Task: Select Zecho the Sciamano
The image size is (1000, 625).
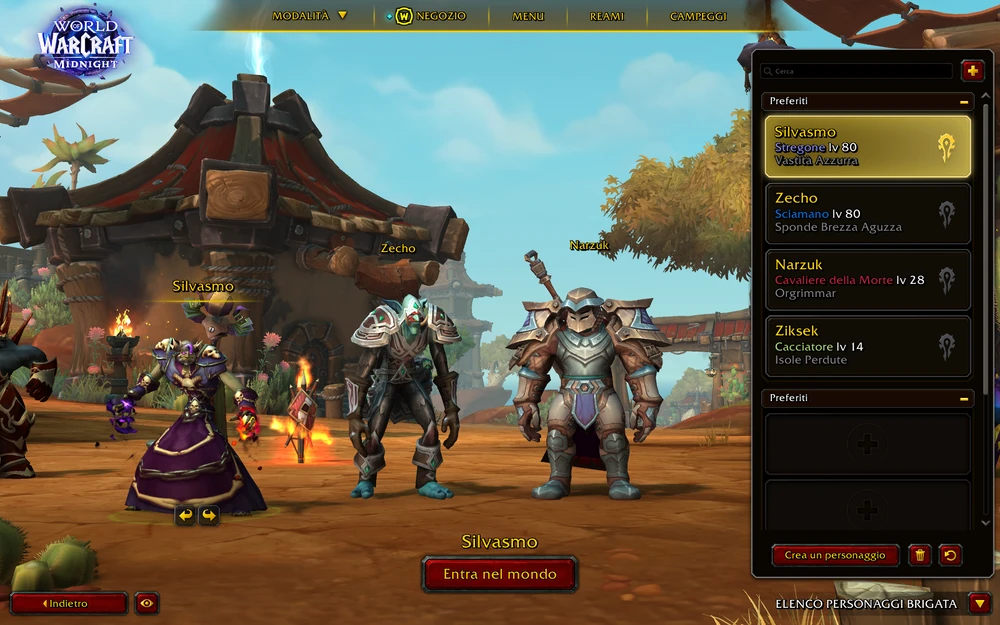Action: [x=867, y=213]
